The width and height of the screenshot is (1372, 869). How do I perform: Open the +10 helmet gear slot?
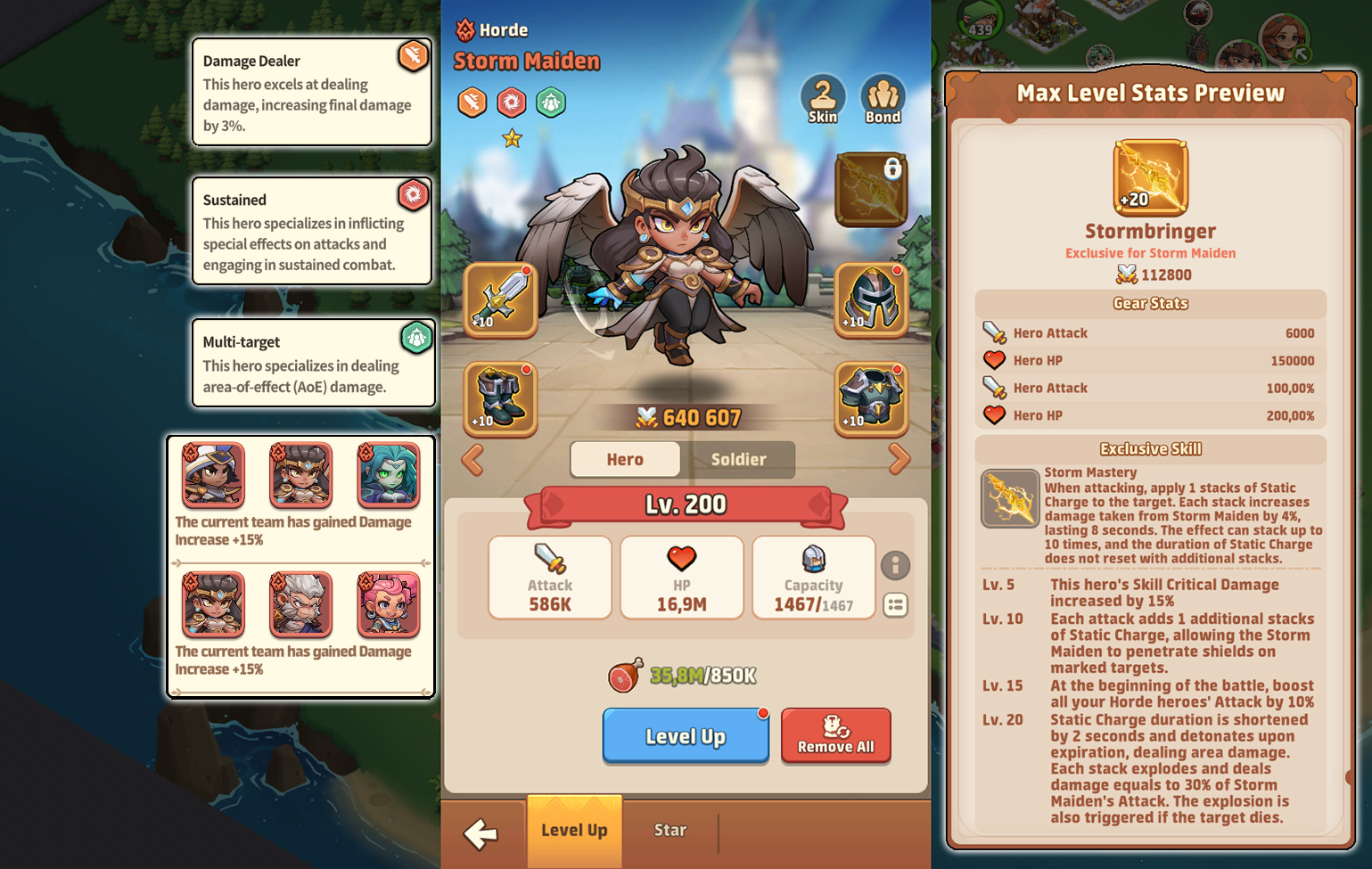(x=871, y=301)
